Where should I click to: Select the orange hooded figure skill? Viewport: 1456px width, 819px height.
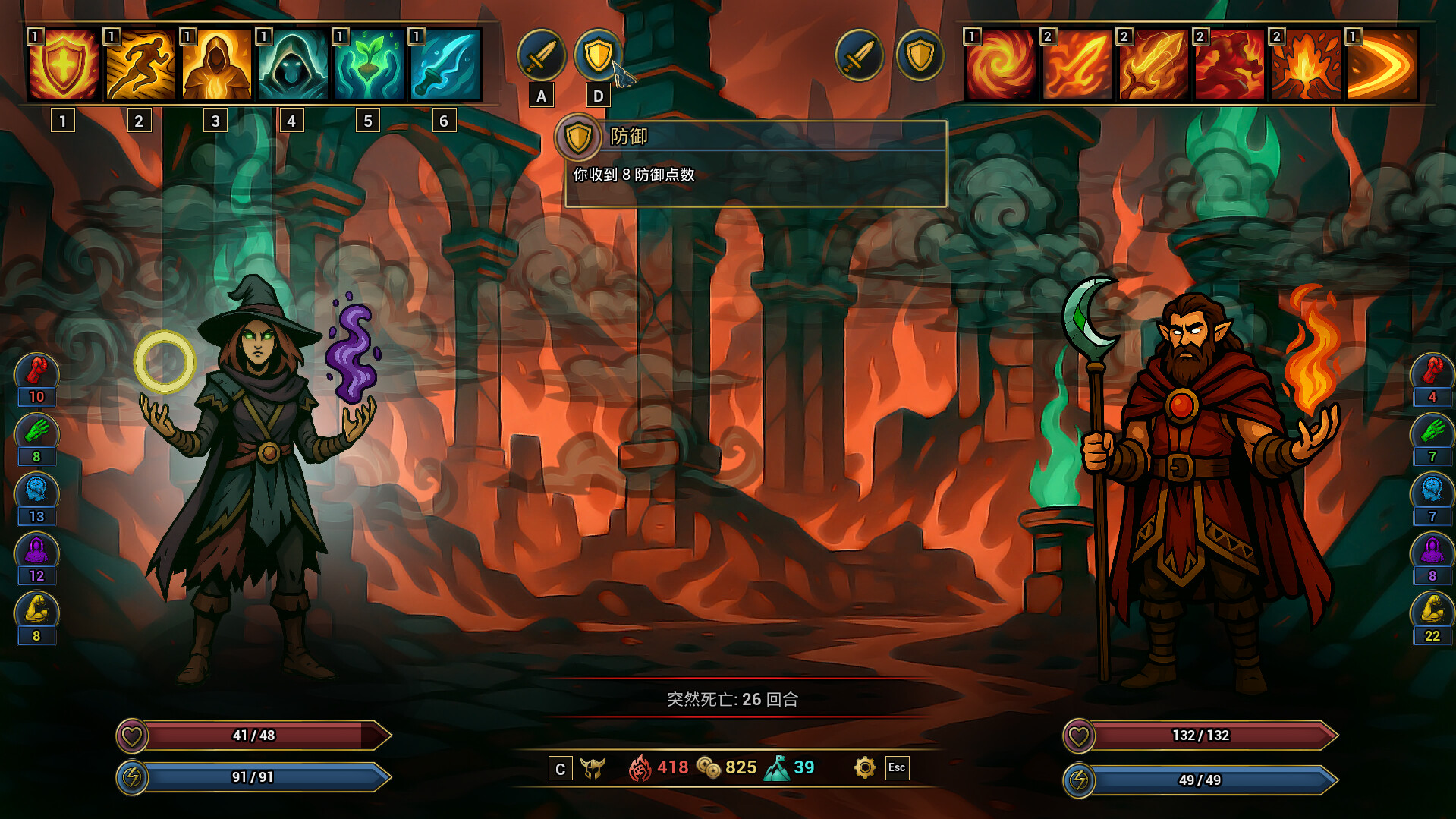click(216, 65)
